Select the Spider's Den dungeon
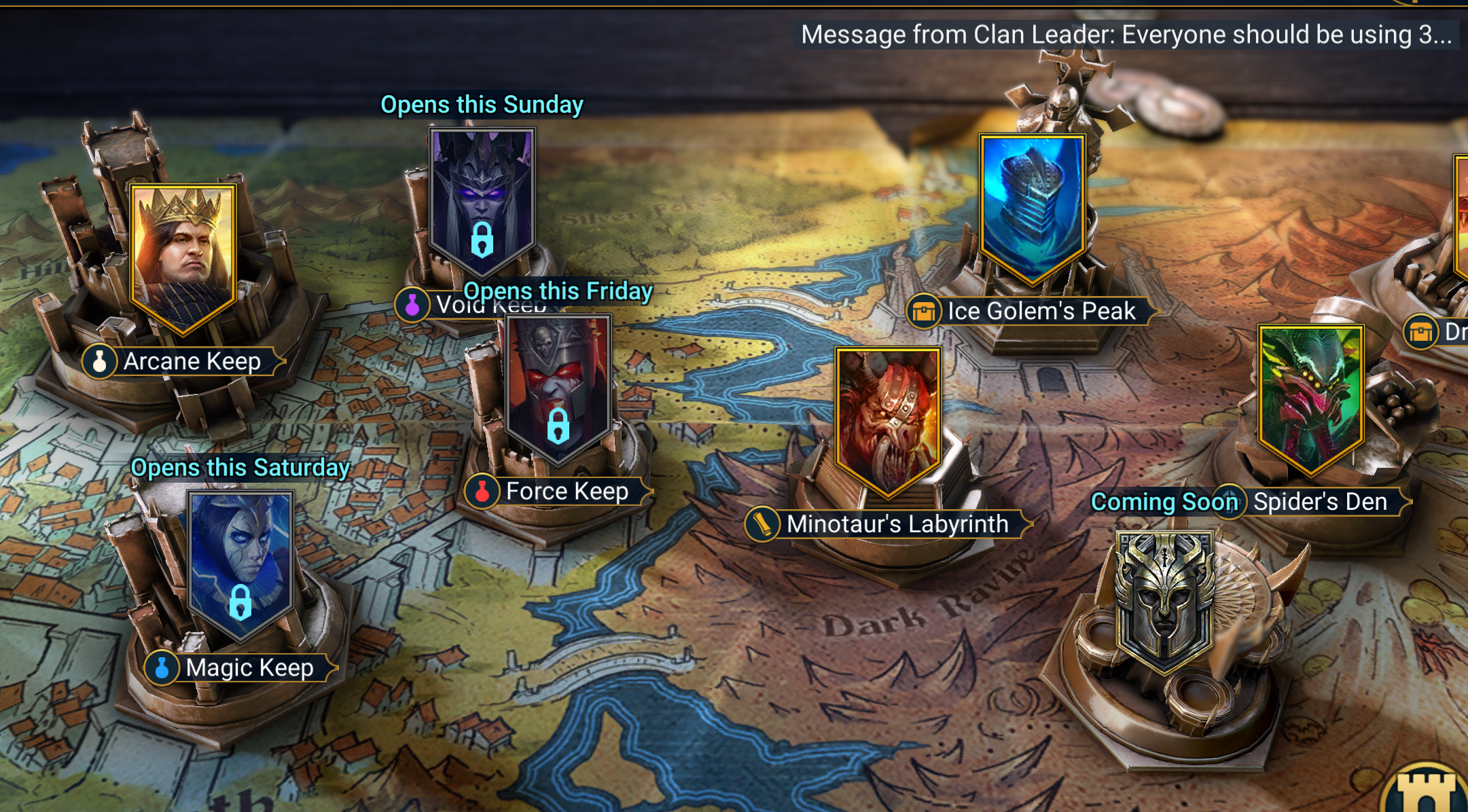 click(1310, 397)
